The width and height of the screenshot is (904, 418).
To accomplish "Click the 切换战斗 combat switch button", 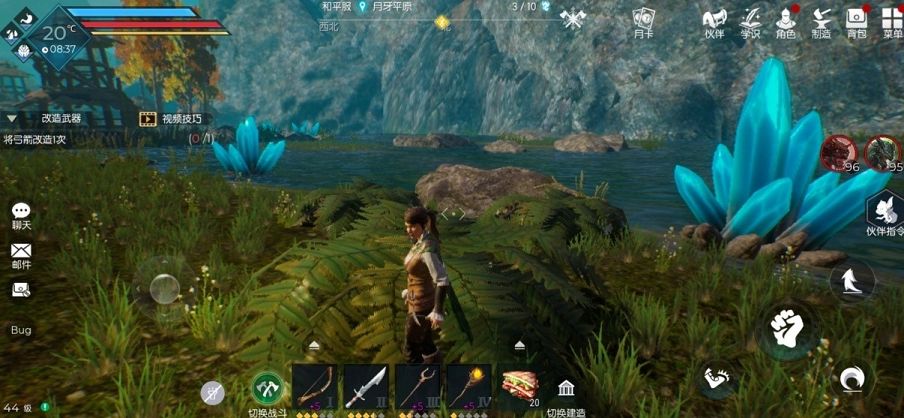I will pos(267,388).
